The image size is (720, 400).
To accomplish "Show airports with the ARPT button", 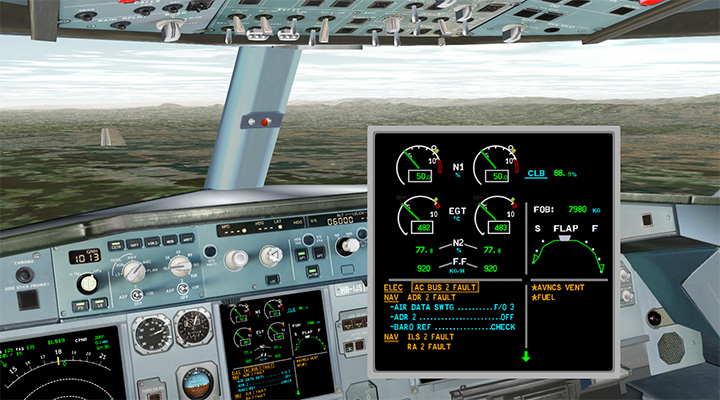I will 188,240.
